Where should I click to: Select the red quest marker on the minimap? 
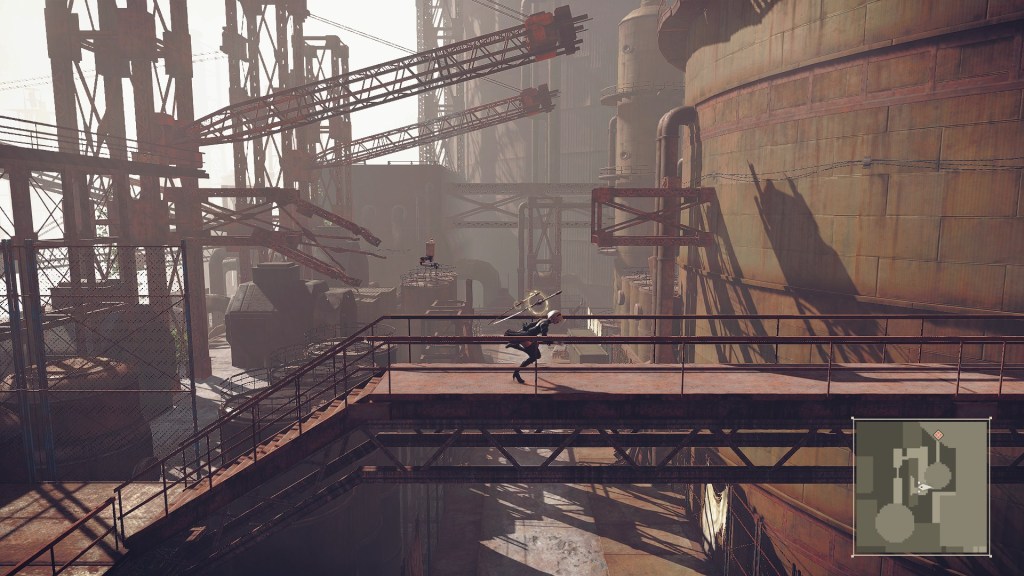pyautogui.click(x=938, y=435)
